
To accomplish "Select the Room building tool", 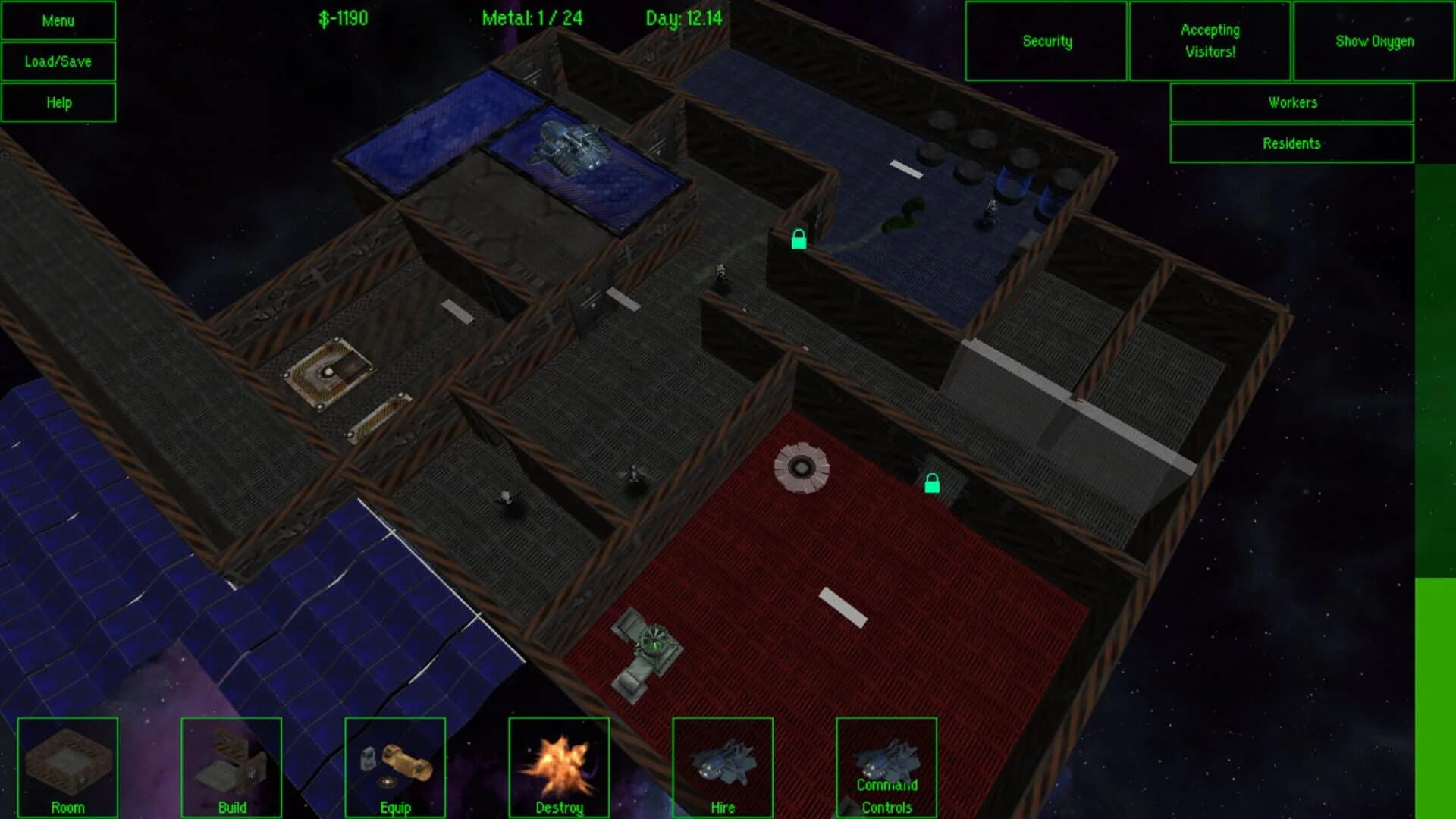I will pos(68,767).
